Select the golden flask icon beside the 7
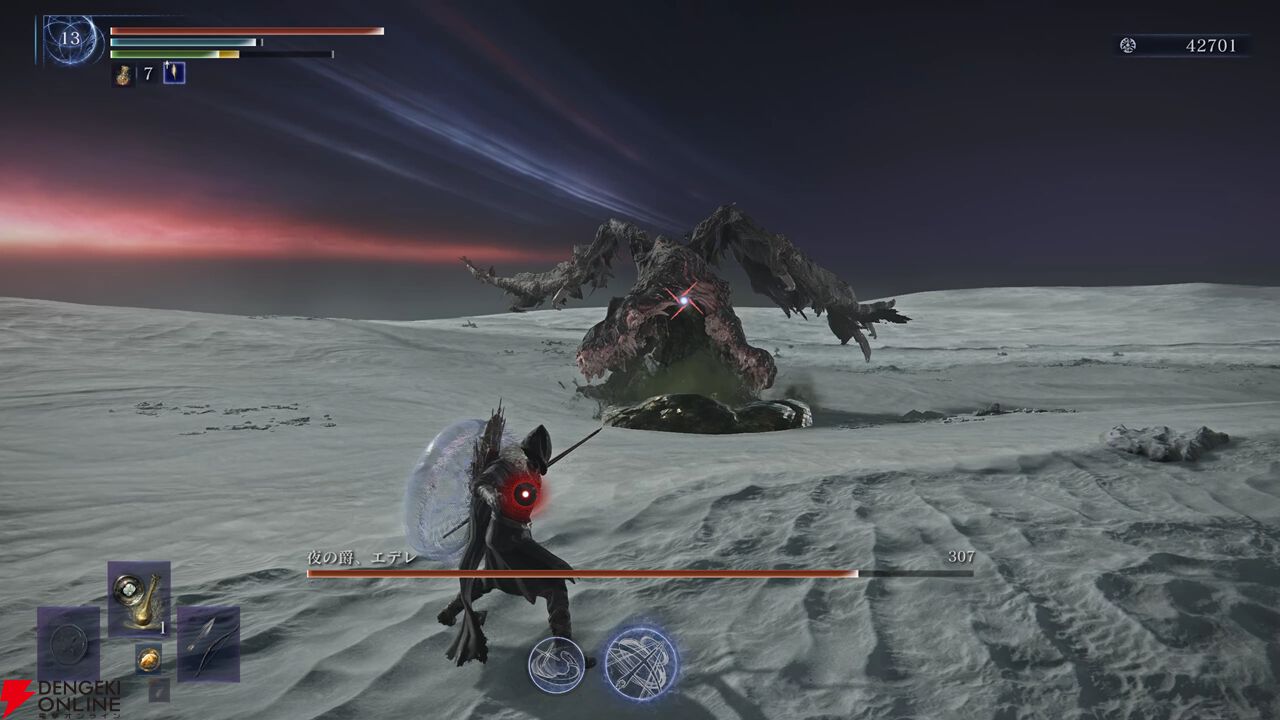This screenshot has width=1280, height=720. point(123,74)
